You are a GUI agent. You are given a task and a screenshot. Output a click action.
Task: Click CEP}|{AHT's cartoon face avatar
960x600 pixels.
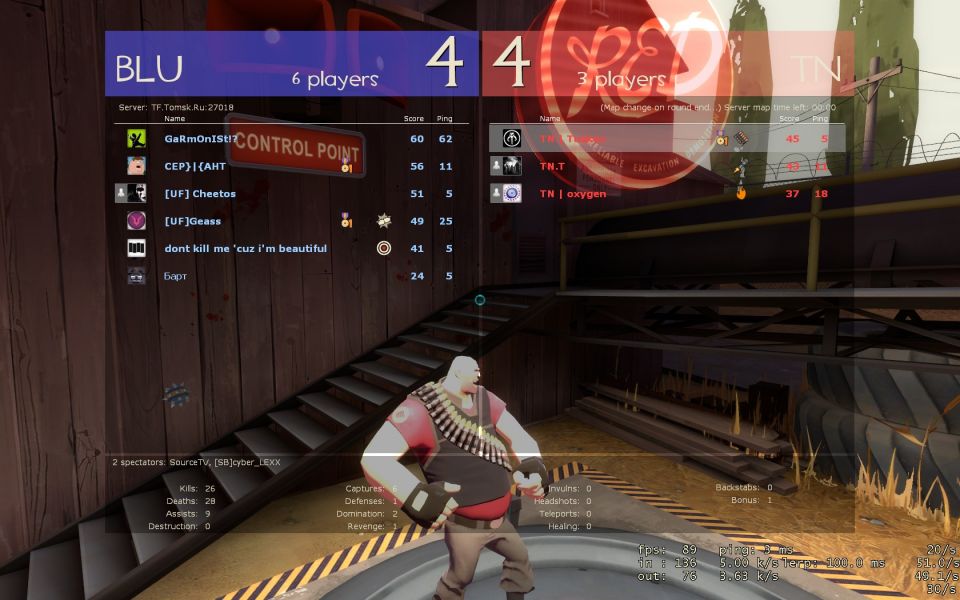[x=137, y=166]
